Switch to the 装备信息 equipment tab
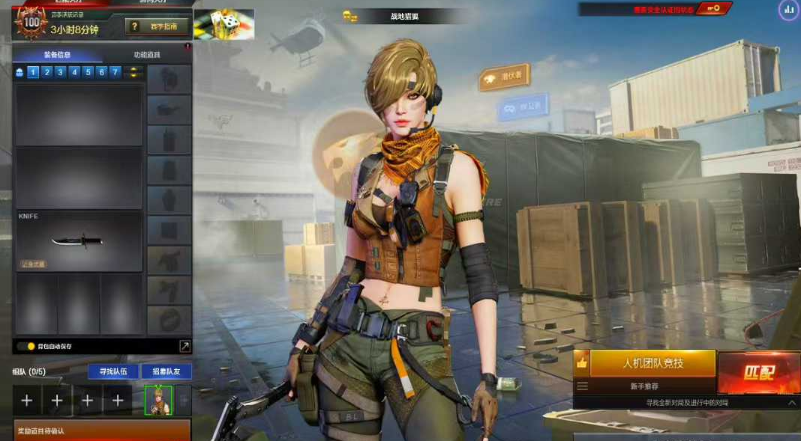The image size is (801, 441). click(x=56, y=55)
